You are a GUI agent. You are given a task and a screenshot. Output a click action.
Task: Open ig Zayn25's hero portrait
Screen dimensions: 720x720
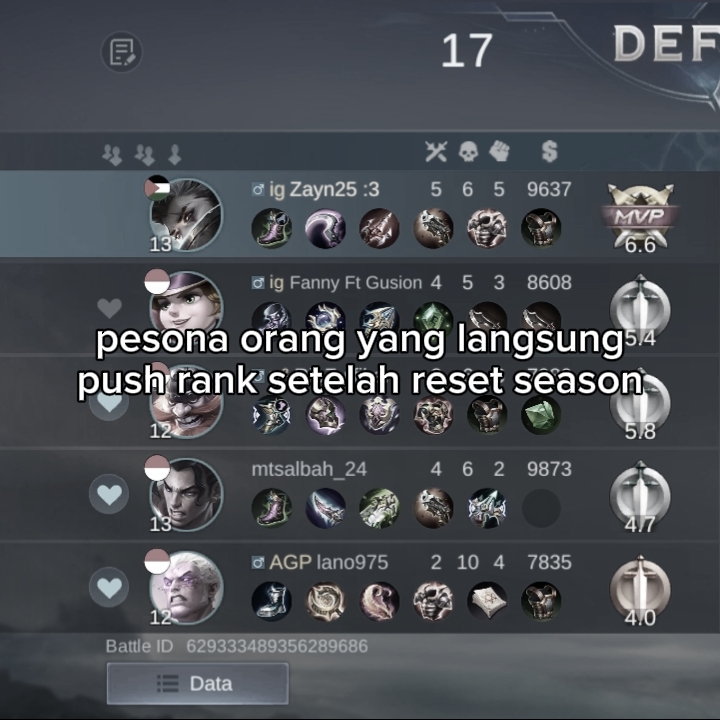(186, 214)
